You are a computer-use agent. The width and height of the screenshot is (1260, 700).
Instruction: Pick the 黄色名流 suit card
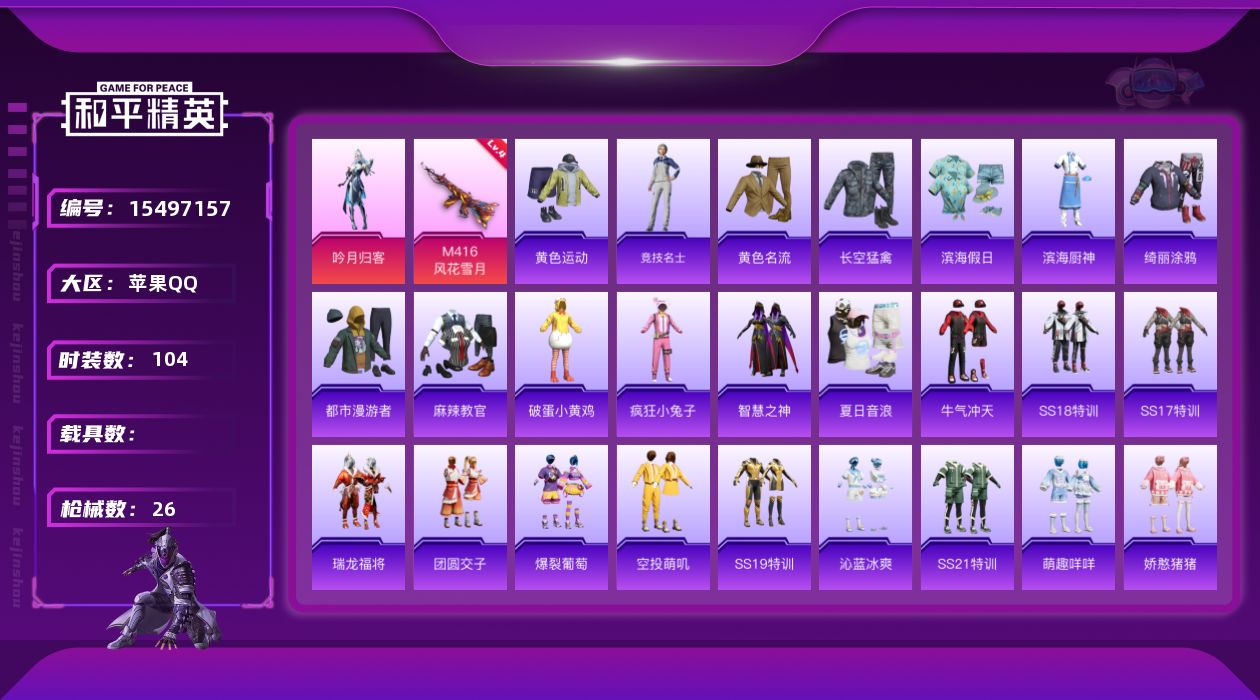(x=764, y=210)
